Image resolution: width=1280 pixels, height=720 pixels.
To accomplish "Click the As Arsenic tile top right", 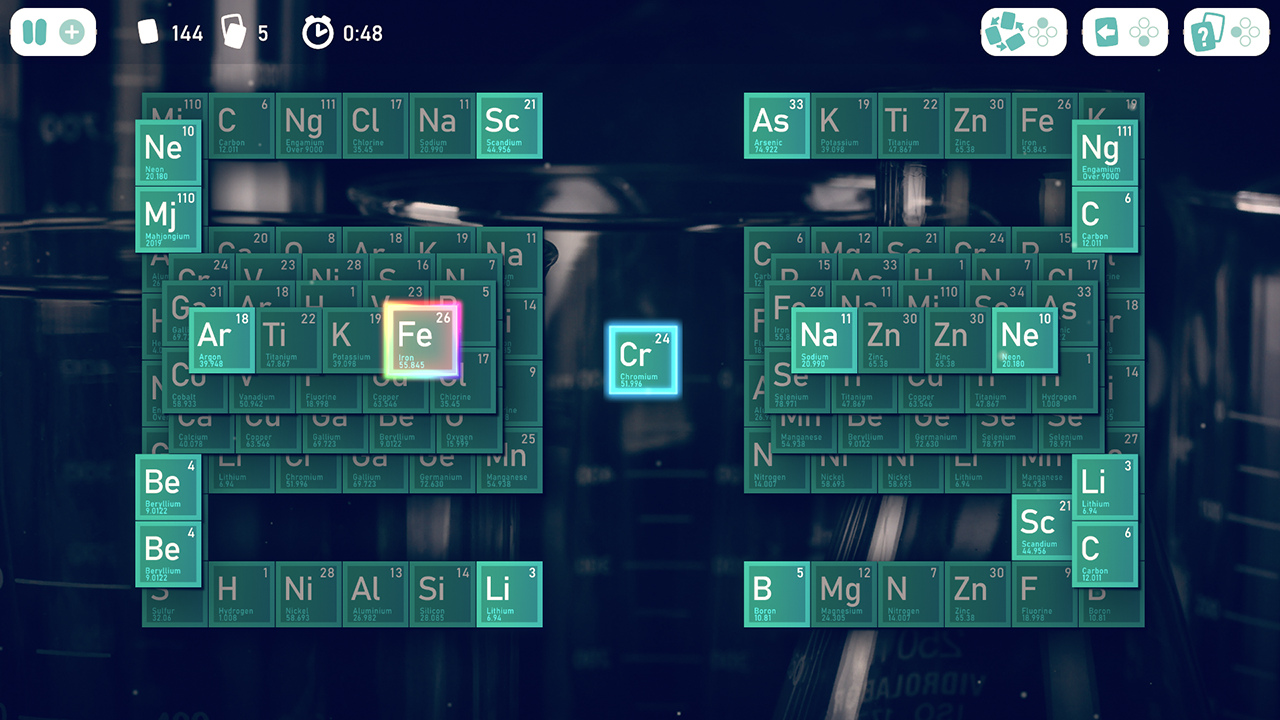I will point(776,127).
